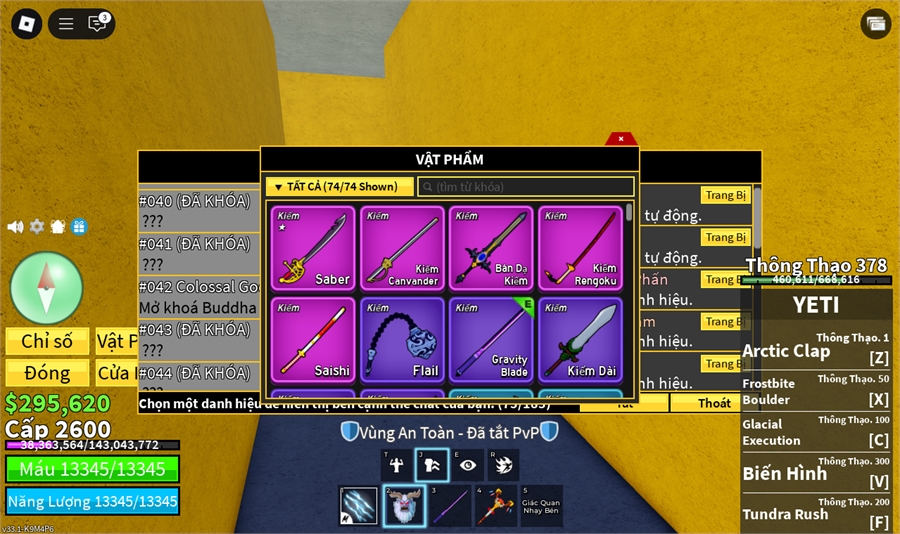Open the Roblox chat overlay

point(98,23)
